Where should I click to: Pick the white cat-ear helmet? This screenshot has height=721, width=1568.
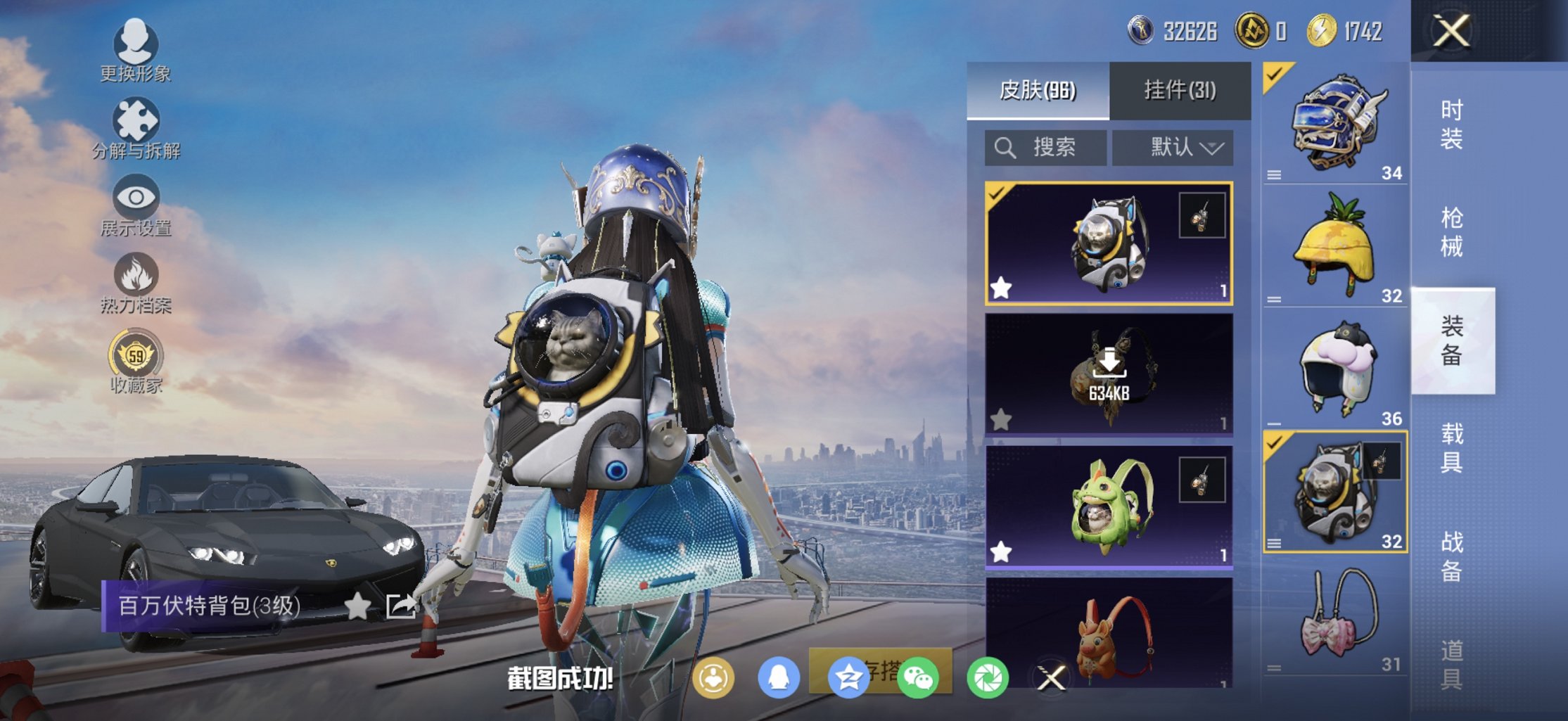(x=1335, y=369)
